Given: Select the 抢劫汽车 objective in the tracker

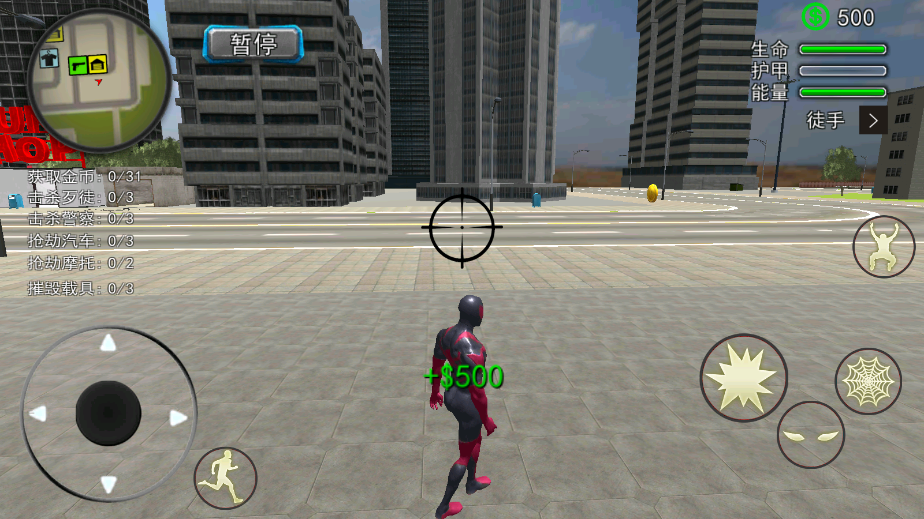Looking at the screenshot, I should [80, 241].
